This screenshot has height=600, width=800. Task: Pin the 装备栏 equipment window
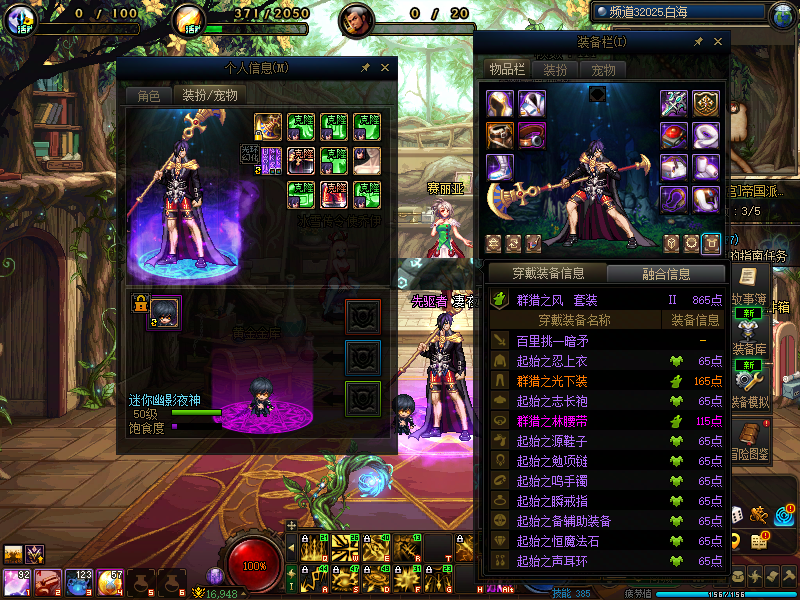pyautogui.click(x=697, y=42)
